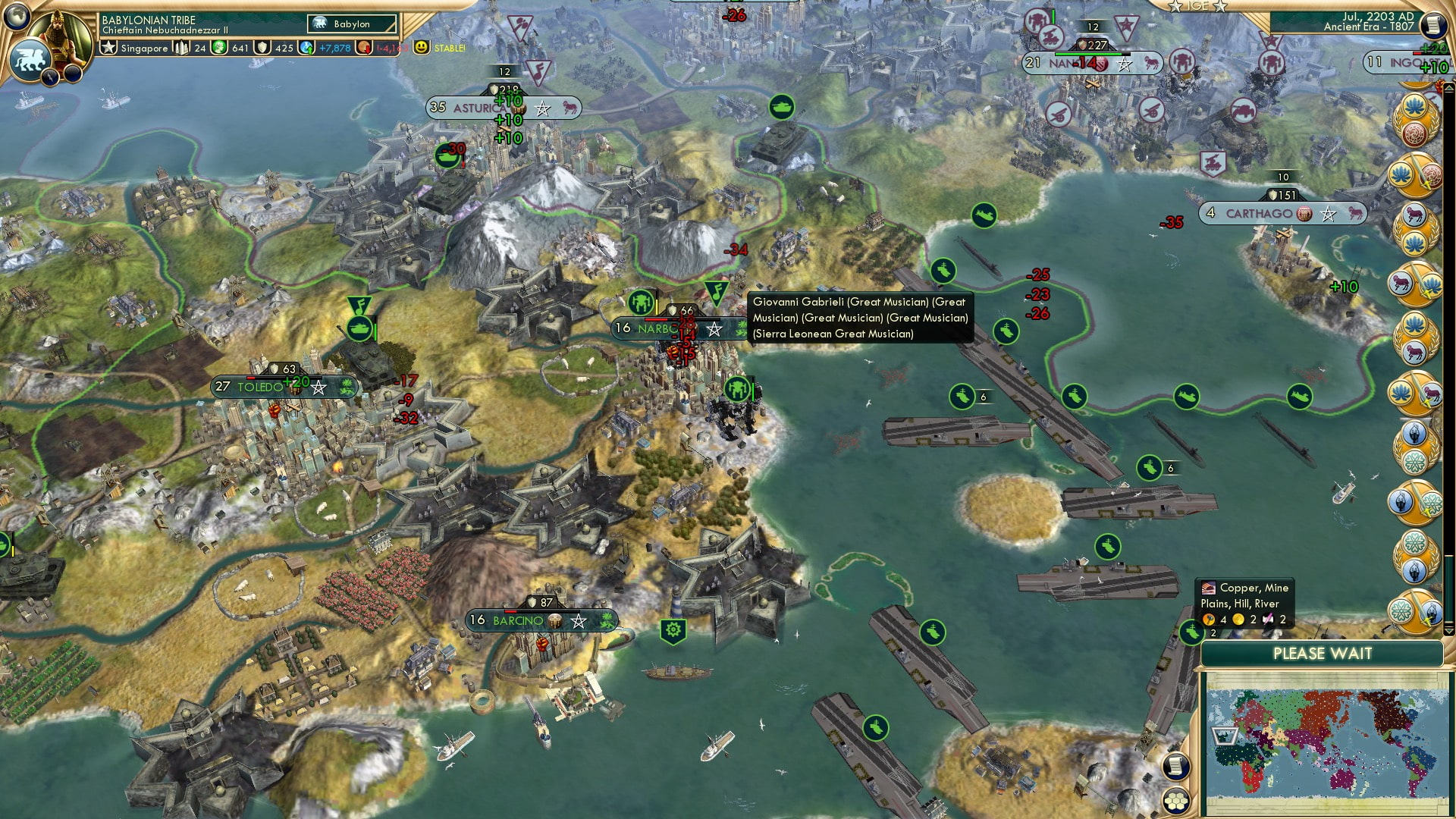The image size is (1456, 819).
Task: Click the shield icon showing 425
Action: pyautogui.click(x=263, y=47)
